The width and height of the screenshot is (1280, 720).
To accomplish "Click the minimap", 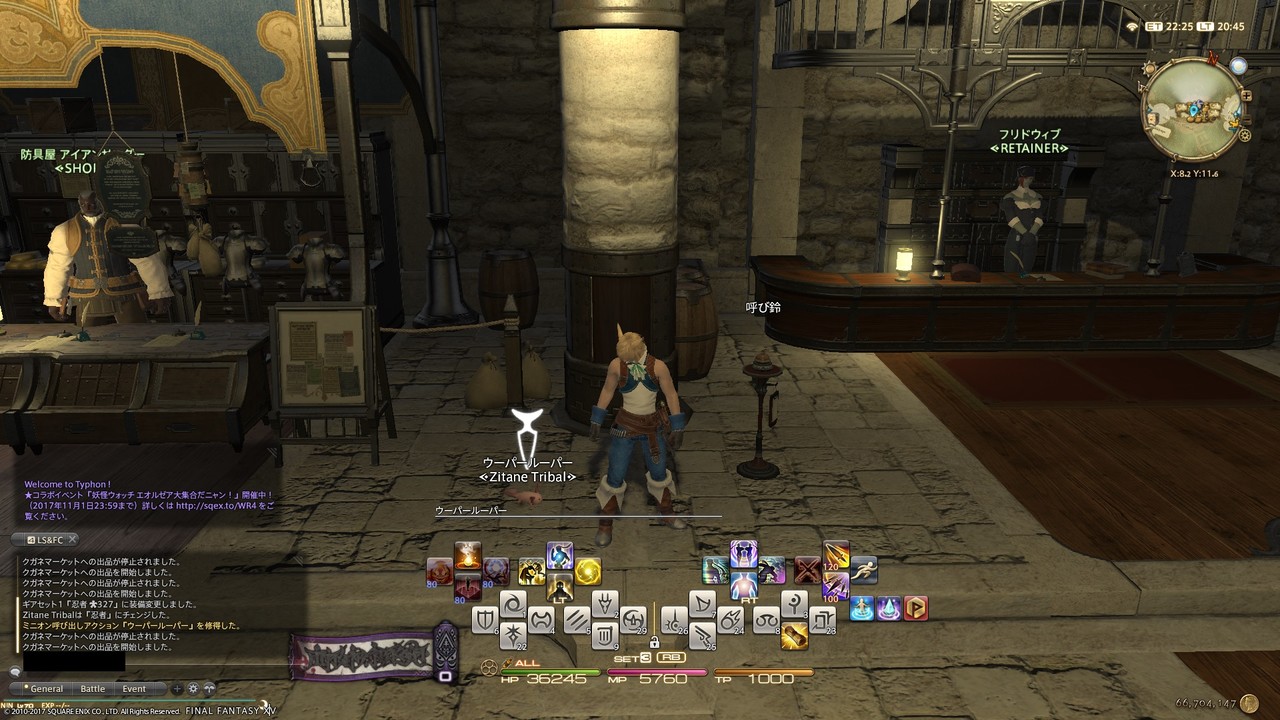I will pos(1193,109).
